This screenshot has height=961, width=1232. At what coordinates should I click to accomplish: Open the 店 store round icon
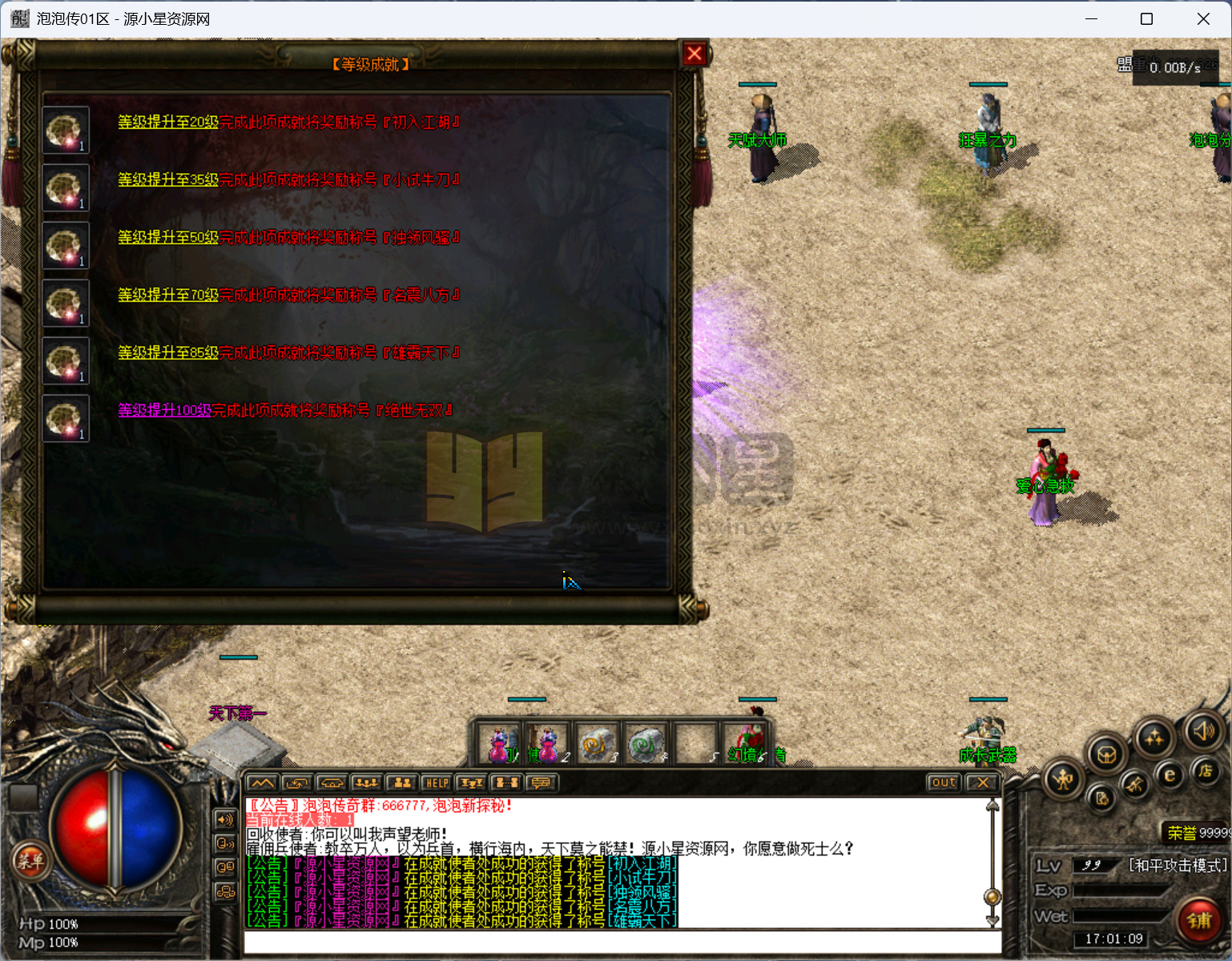[x=1206, y=770]
